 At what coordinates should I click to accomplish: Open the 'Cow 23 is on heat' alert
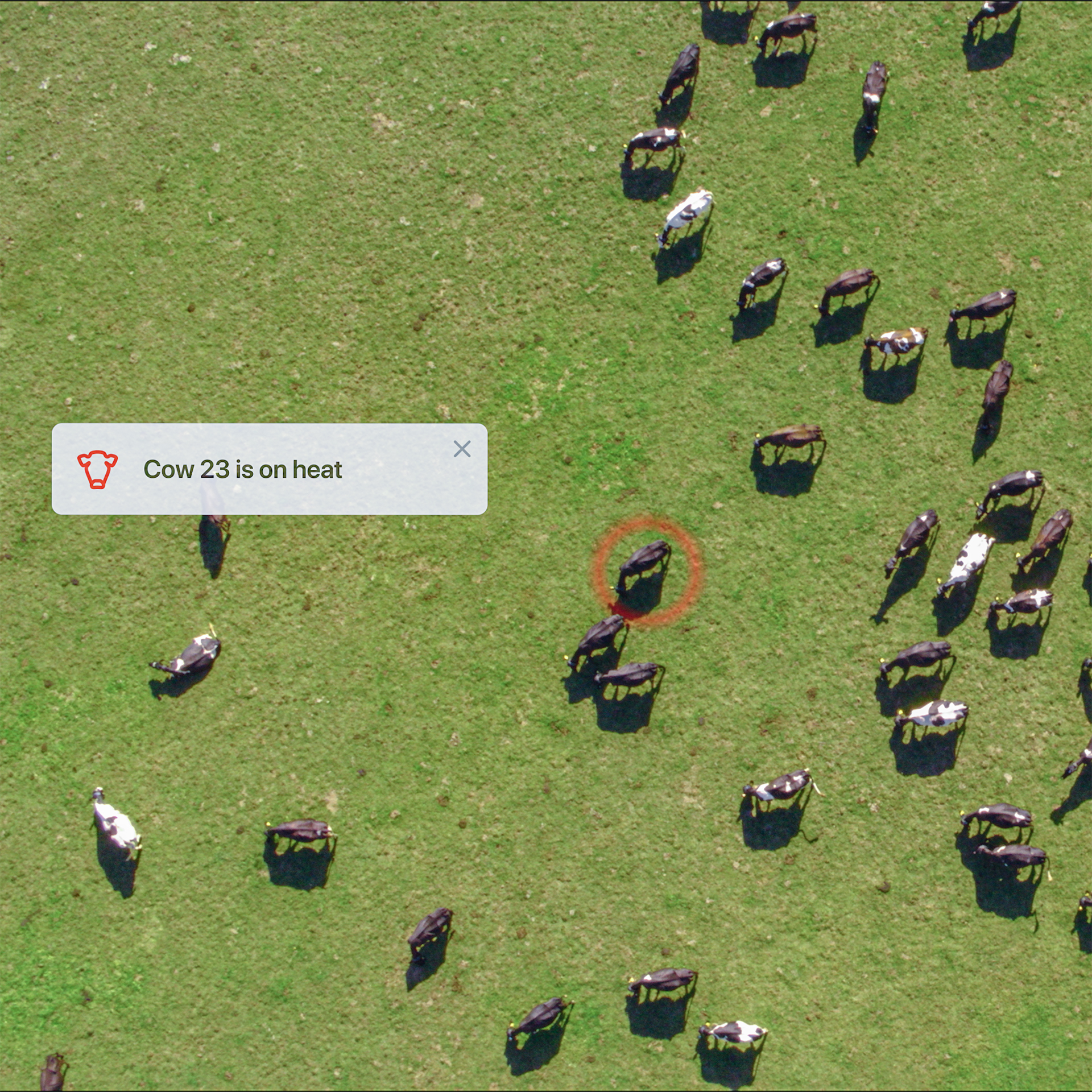coord(245,470)
